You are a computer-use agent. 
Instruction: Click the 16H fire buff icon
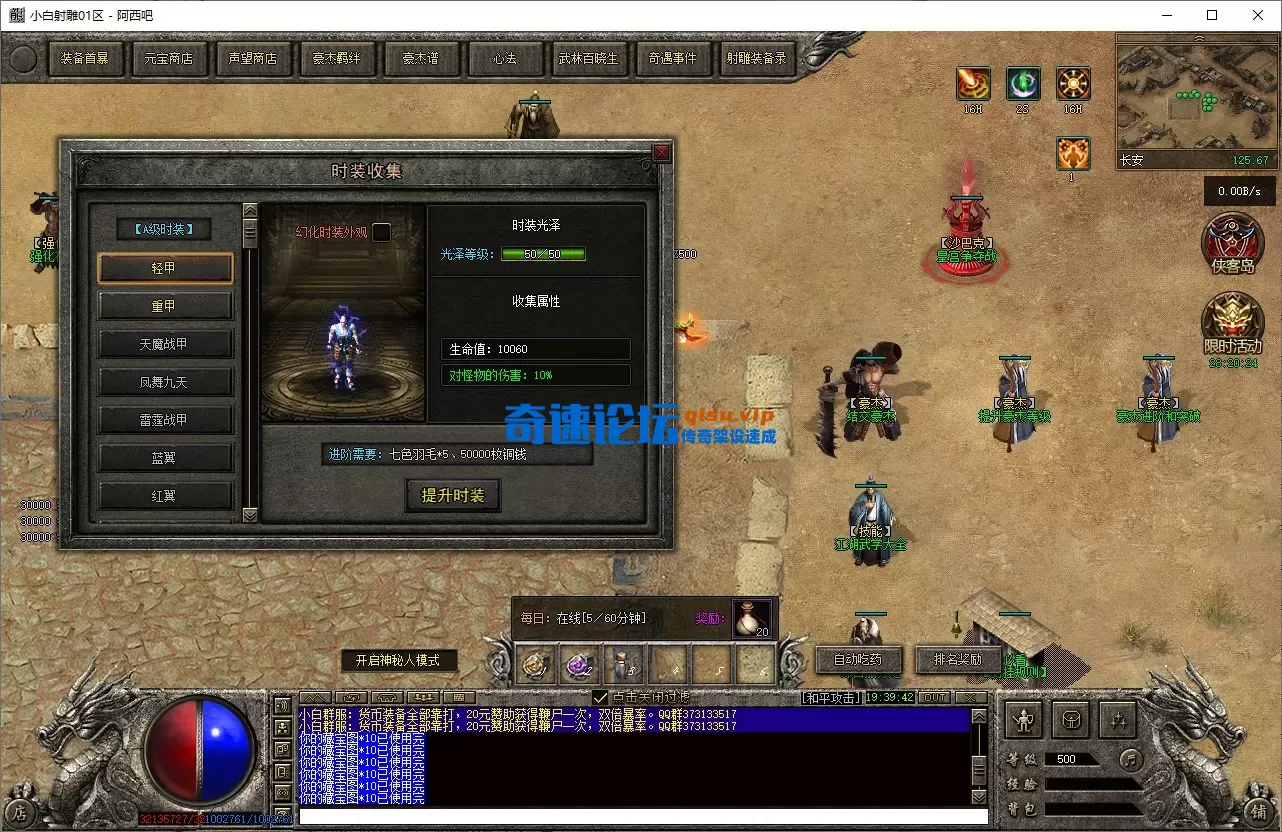coord(972,84)
